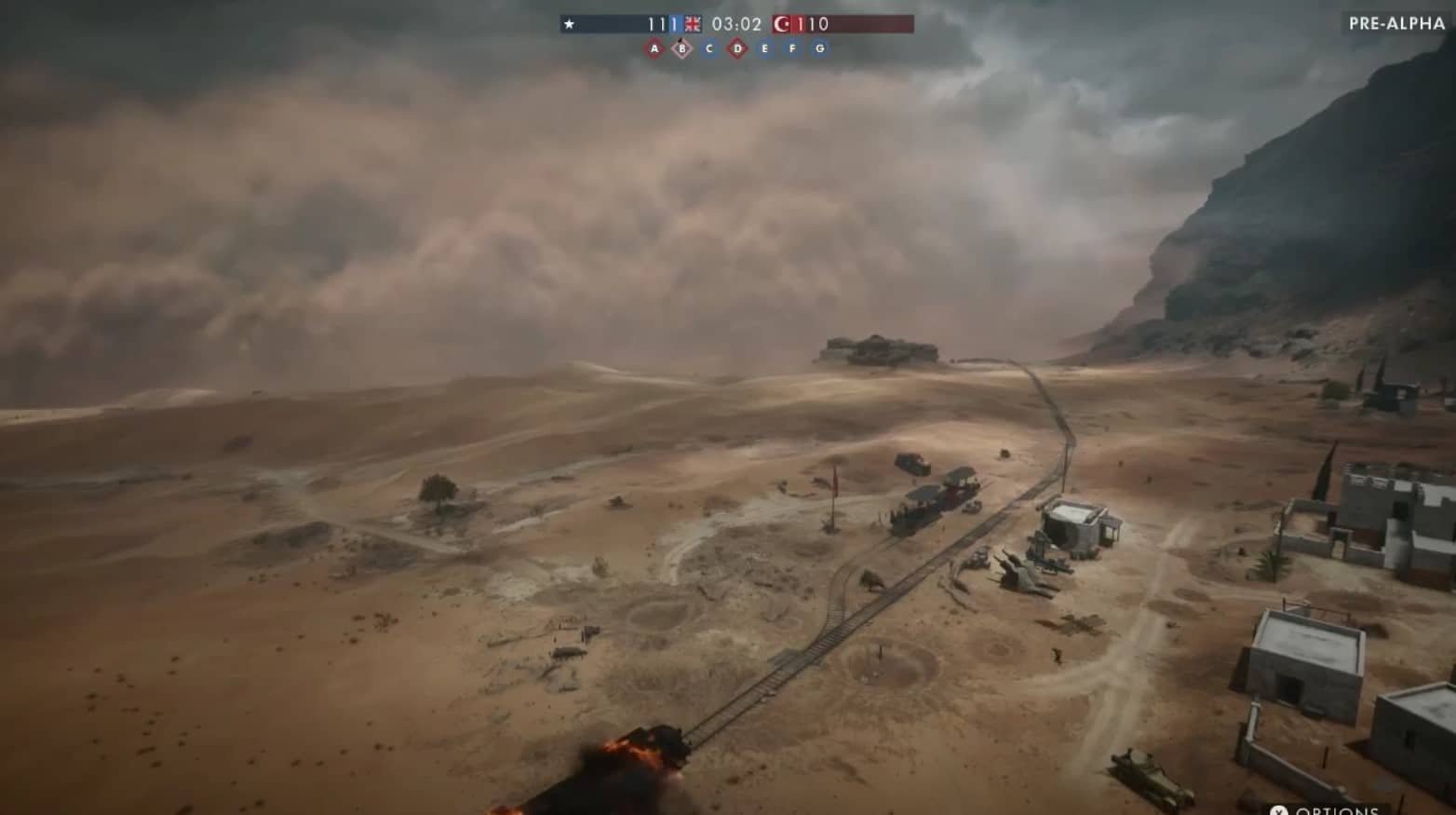Image resolution: width=1456 pixels, height=815 pixels.
Task: Select objective flag F icon
Action: click(792, 48)
